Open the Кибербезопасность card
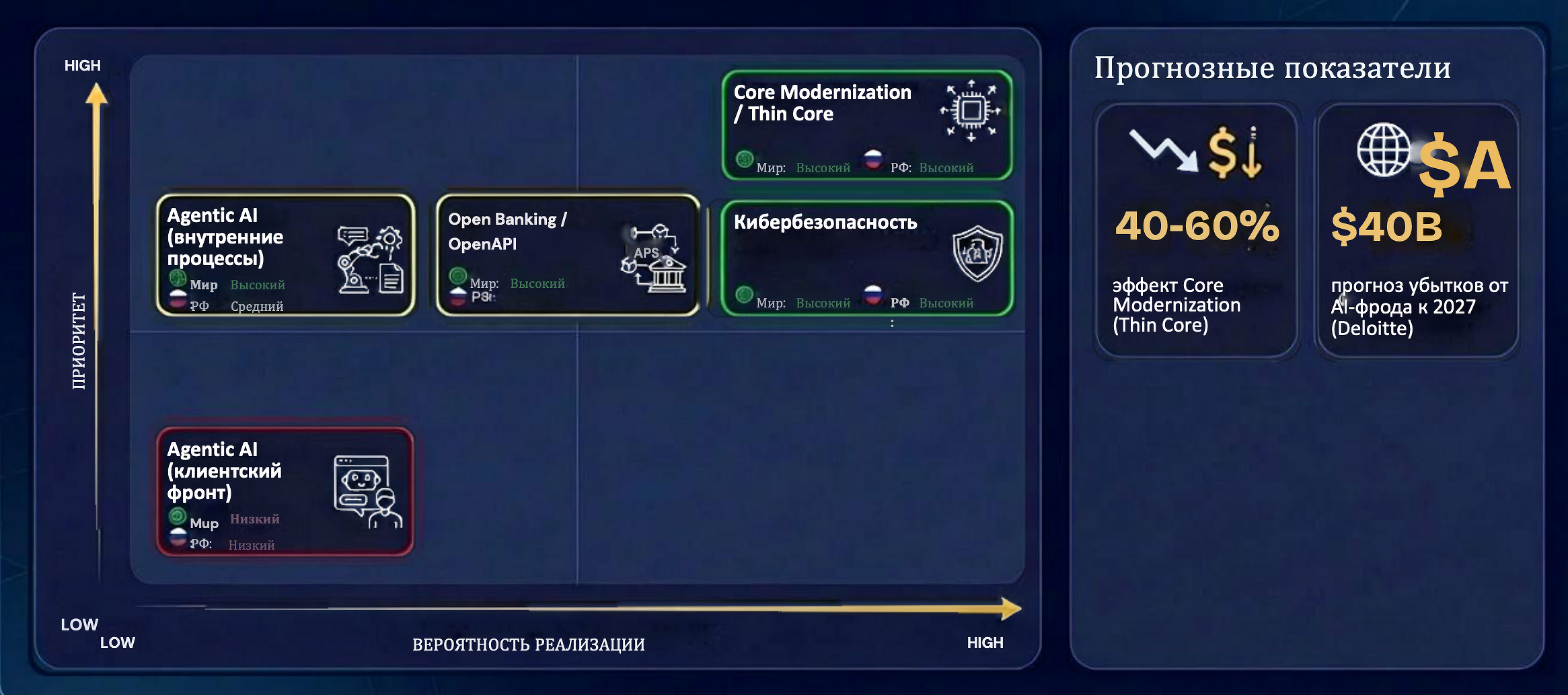The width and height of the screenshot is (1568, 695). tap(866, 258)
